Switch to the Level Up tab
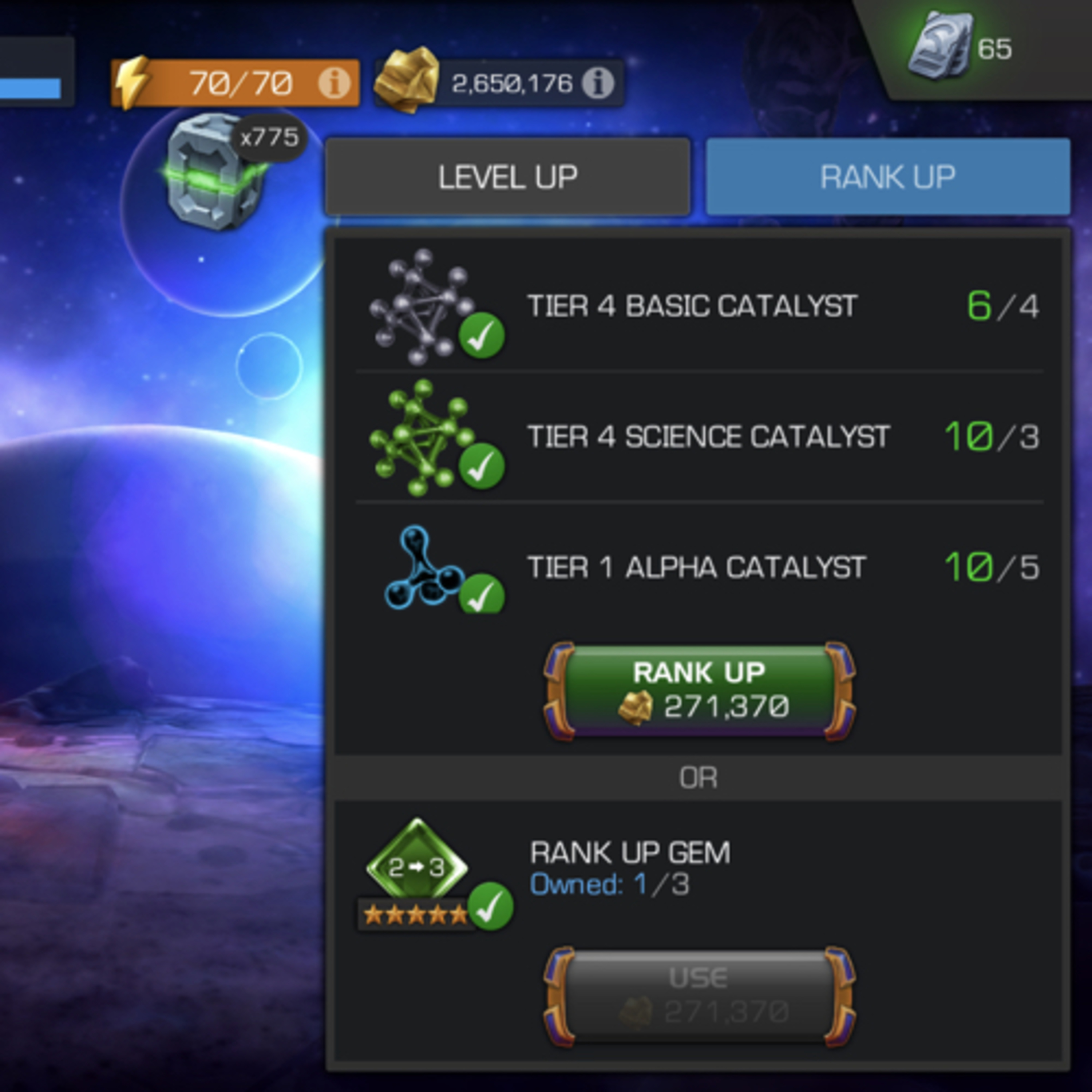Viewport: 1092px width, 1092px height. click(507, 177)
